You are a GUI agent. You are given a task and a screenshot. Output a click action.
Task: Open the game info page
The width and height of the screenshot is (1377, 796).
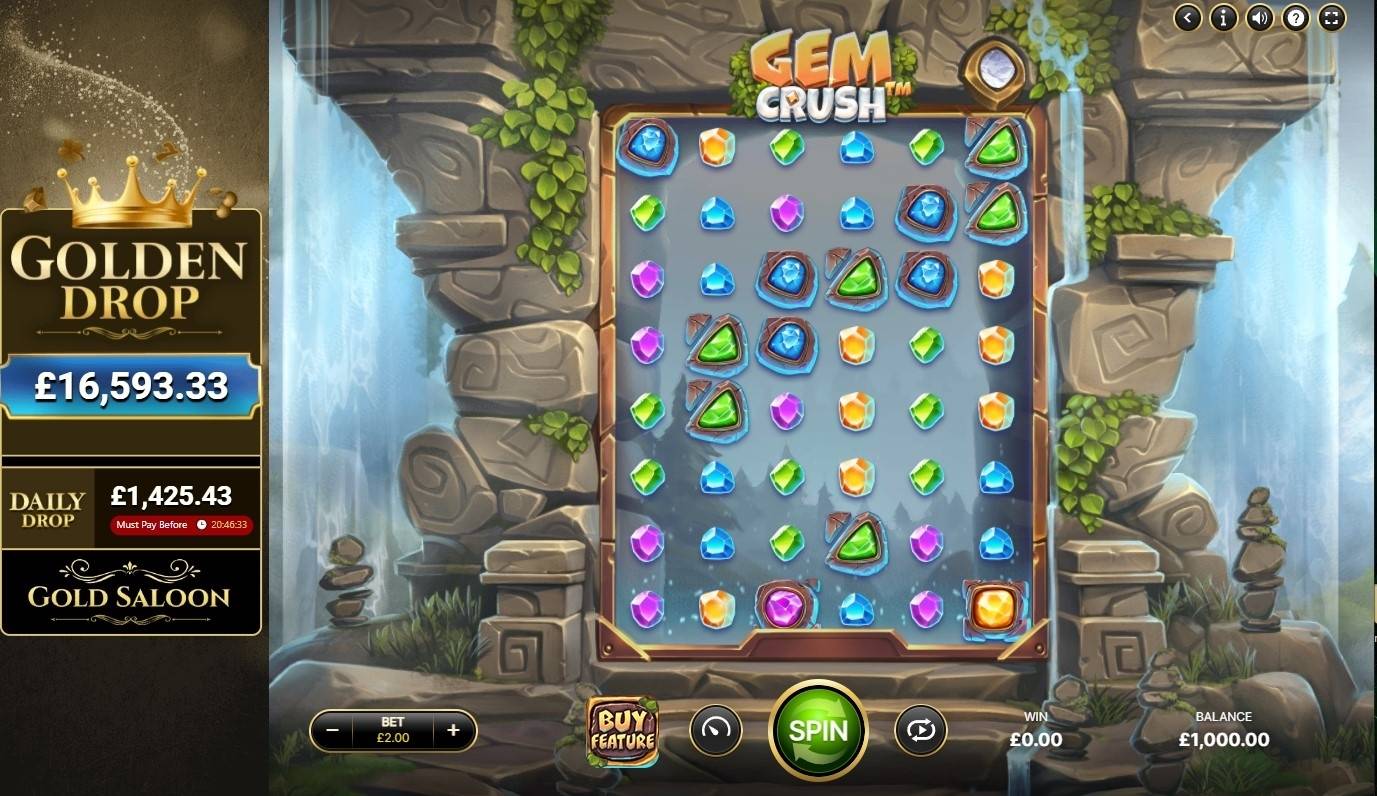(x=1224, y=17)
